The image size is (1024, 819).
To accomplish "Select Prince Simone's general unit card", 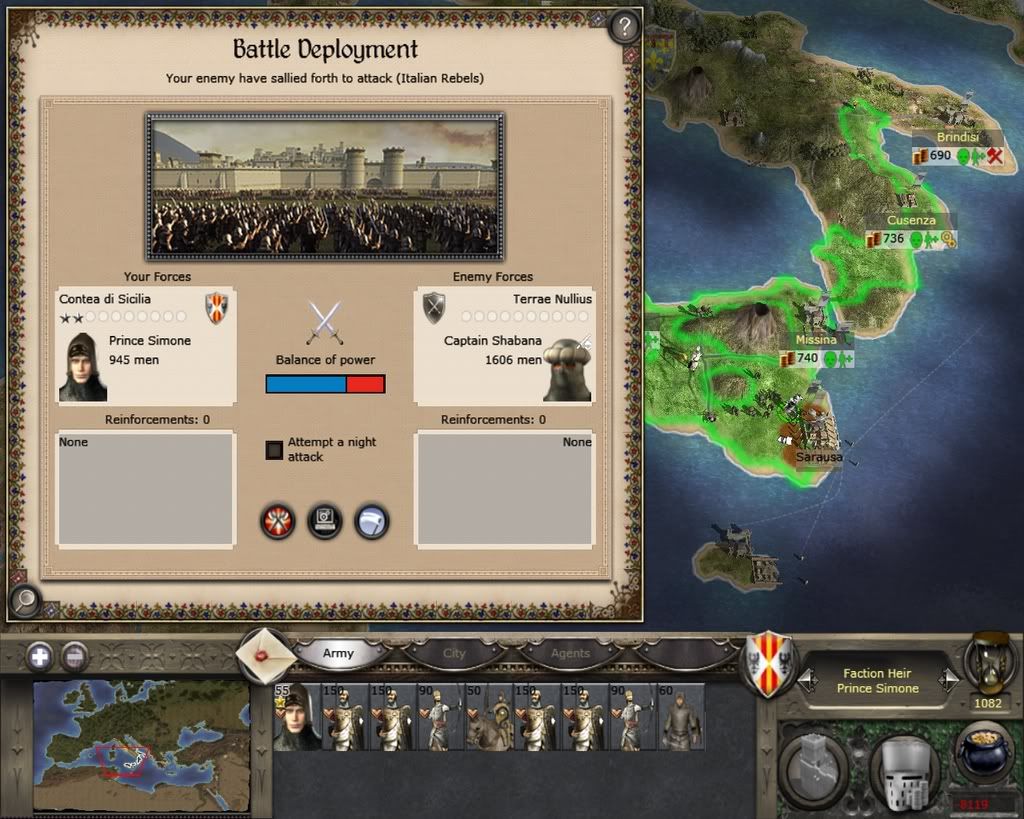I will [296, 717].
